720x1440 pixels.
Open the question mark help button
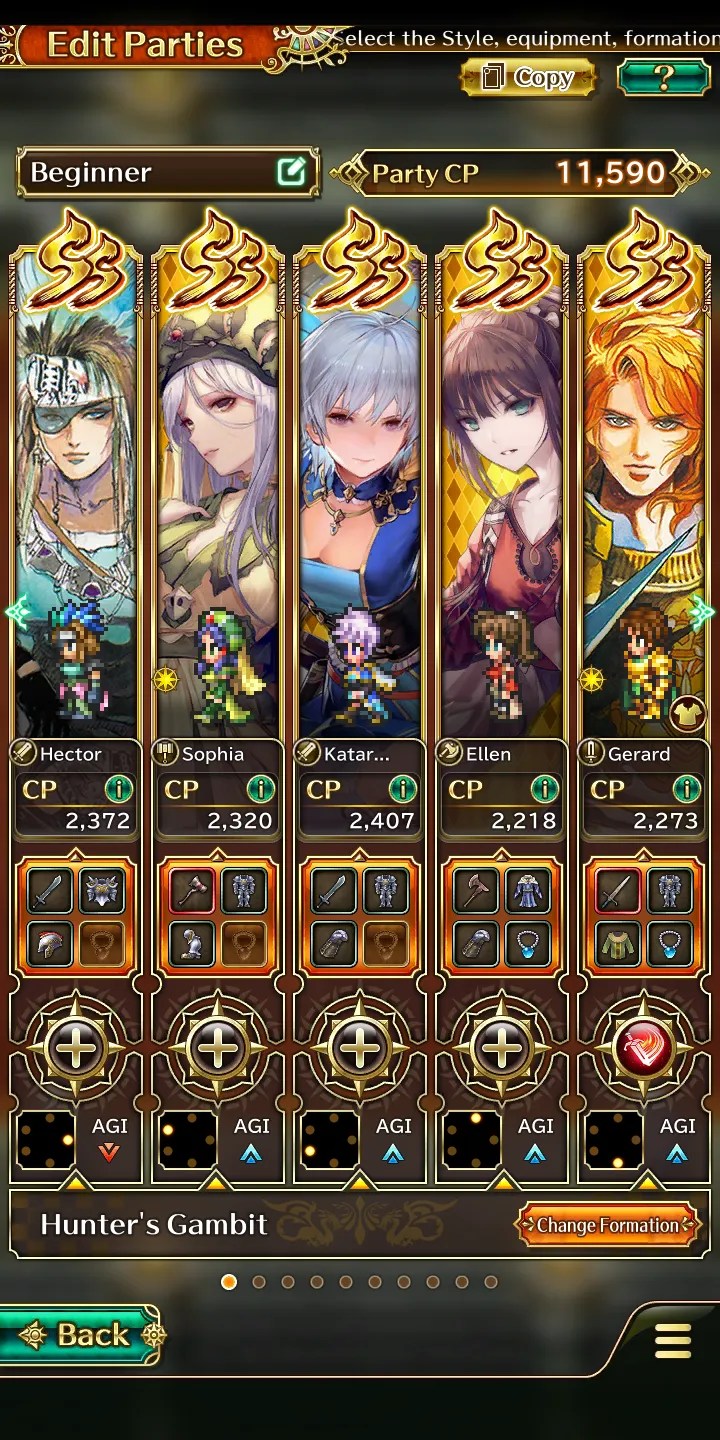pyautogui.click(x=663, y=77)
